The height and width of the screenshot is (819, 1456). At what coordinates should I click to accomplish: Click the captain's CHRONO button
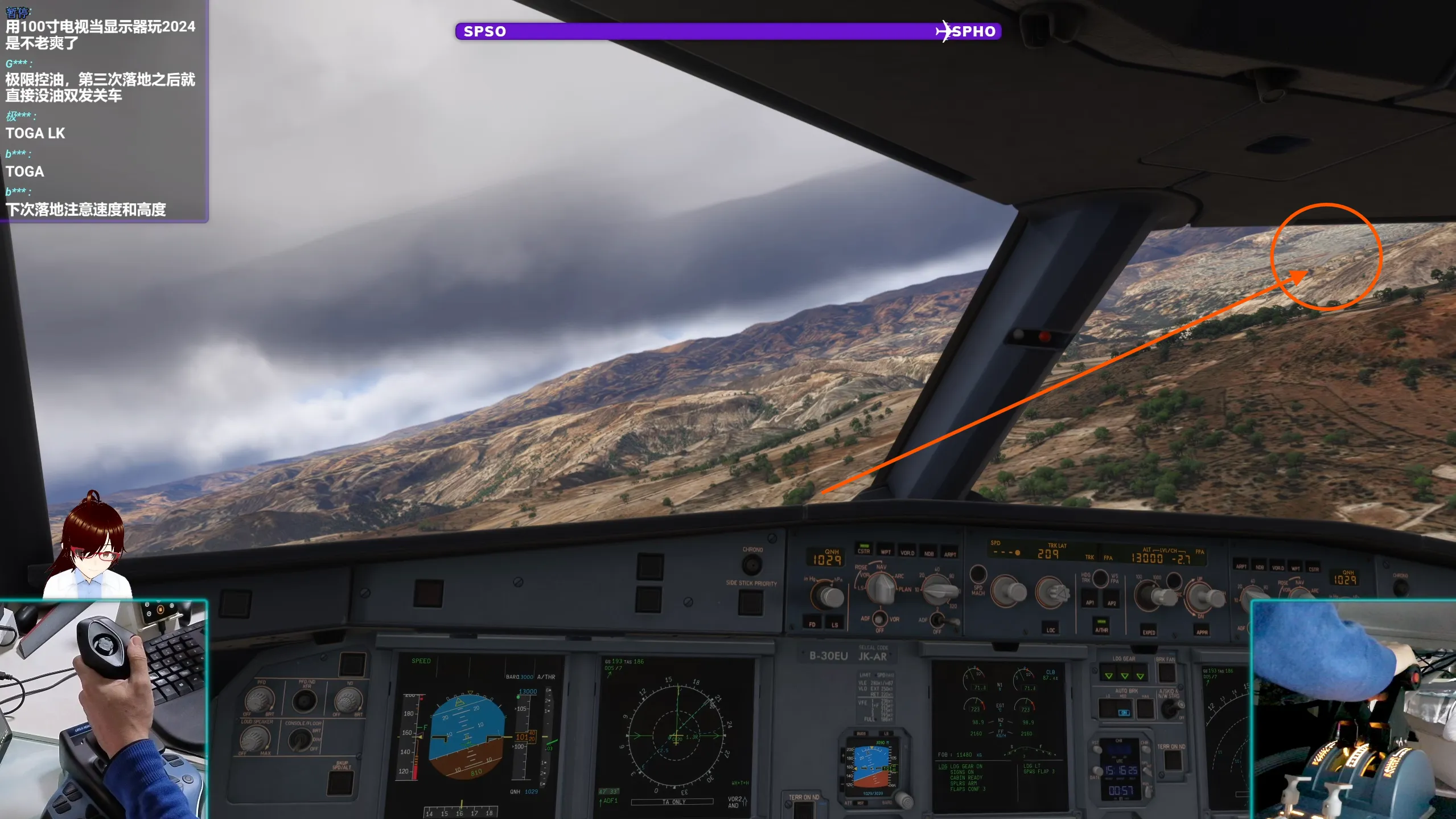click(x=752, y=565)
